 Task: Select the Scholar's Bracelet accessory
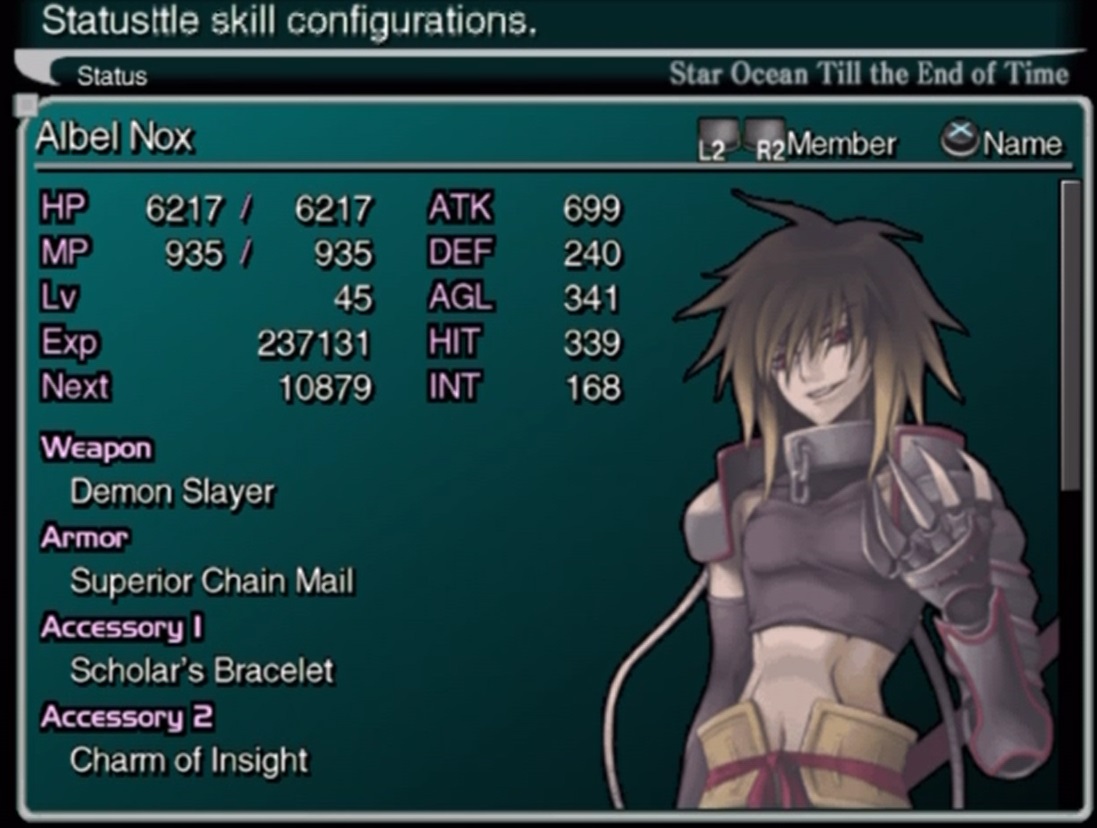(x=202, y=670)
